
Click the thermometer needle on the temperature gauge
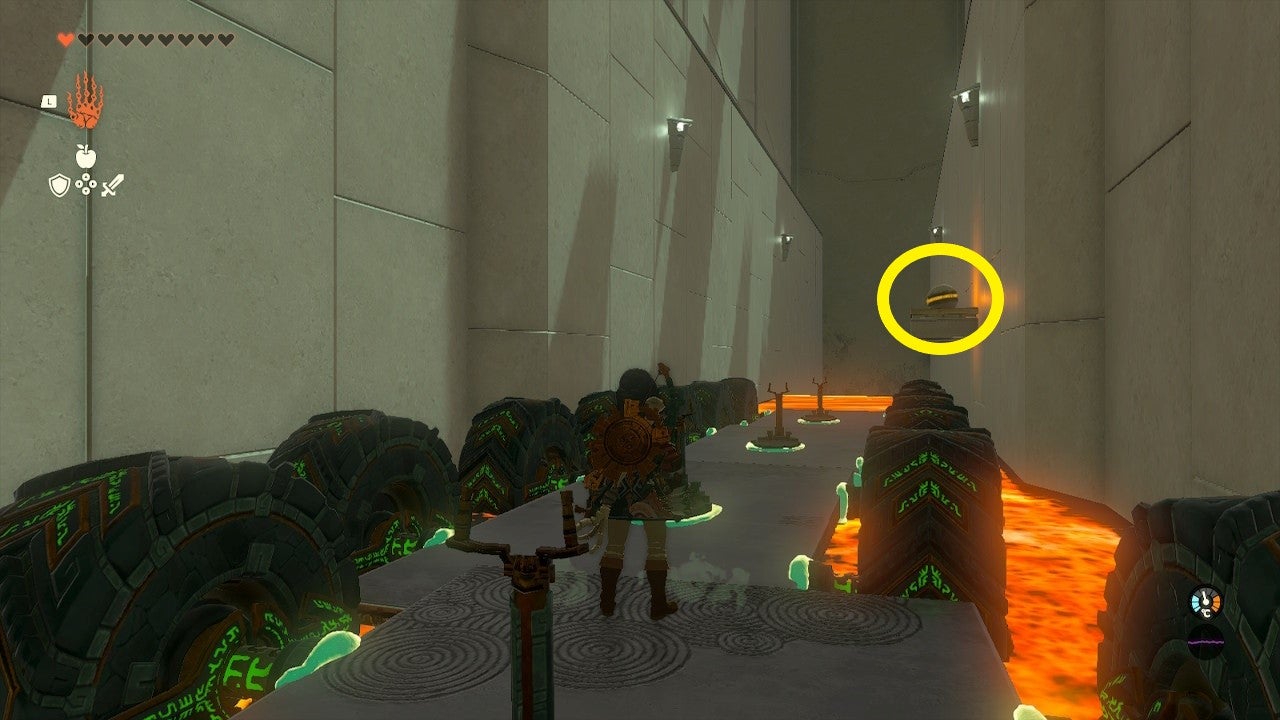click(1204, 596)
